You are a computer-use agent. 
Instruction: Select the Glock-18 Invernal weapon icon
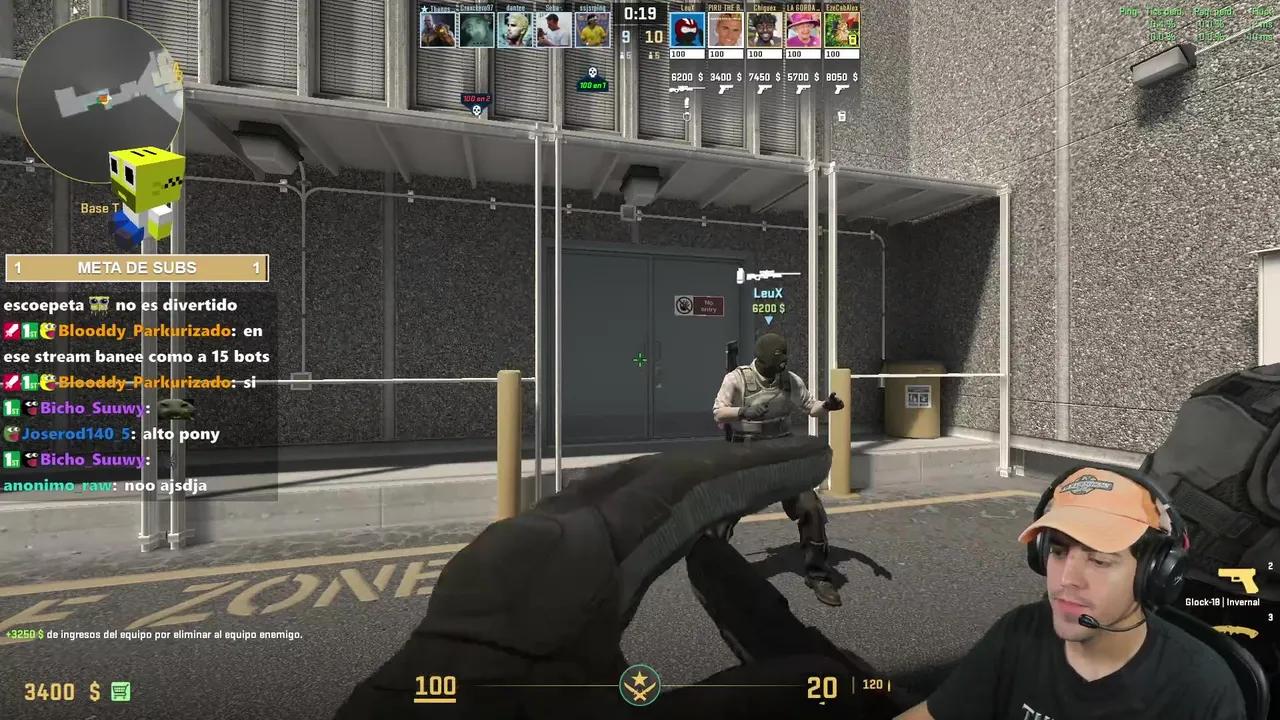1238,580
